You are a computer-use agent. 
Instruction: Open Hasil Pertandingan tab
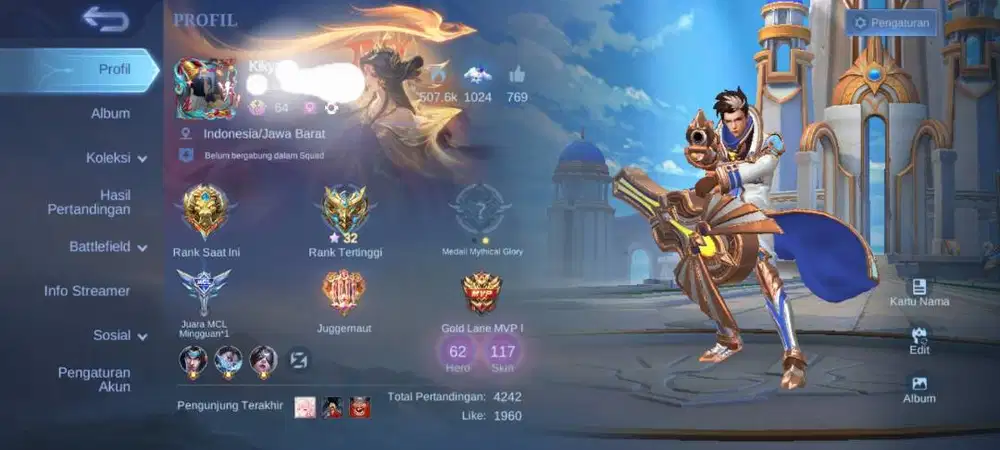88,201
